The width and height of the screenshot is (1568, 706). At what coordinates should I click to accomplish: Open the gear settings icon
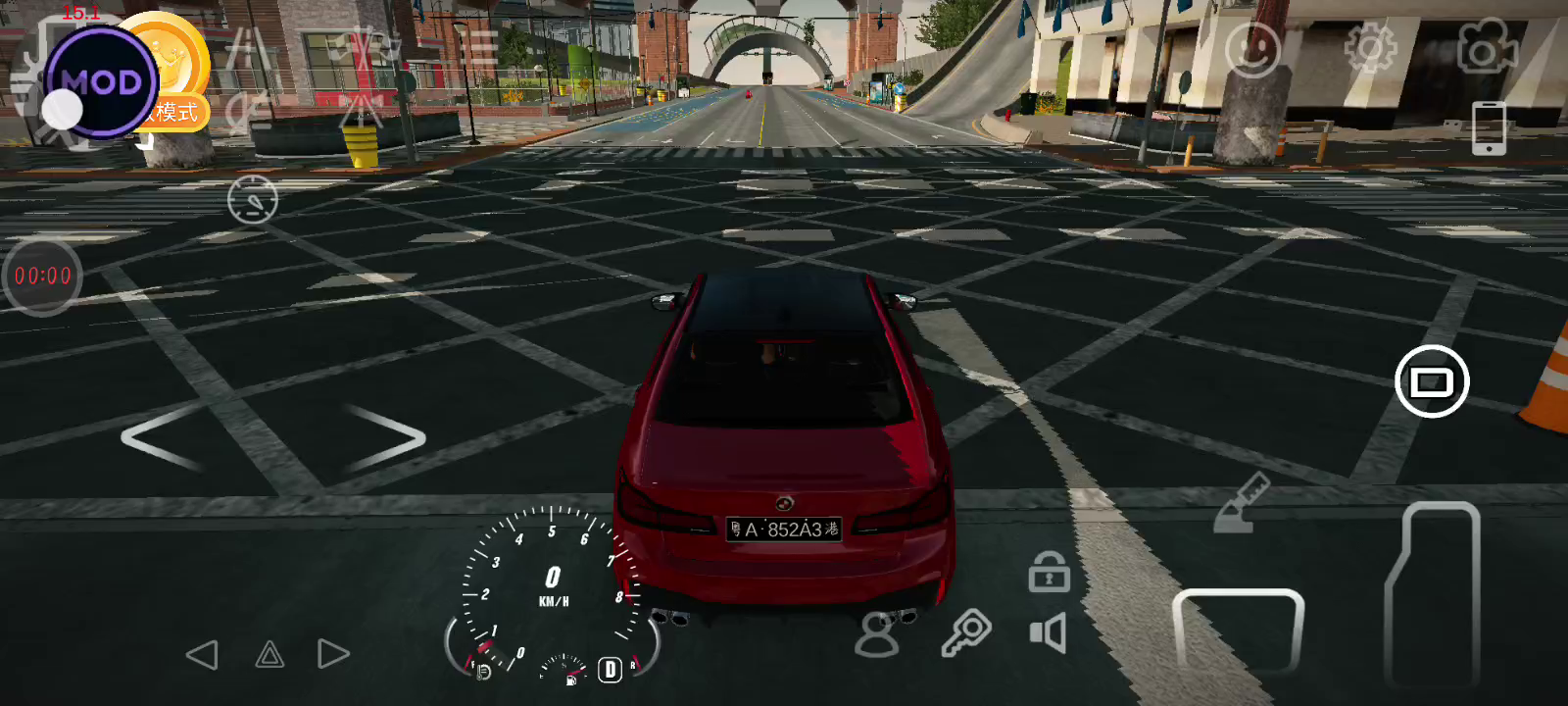coord(1370,47)
